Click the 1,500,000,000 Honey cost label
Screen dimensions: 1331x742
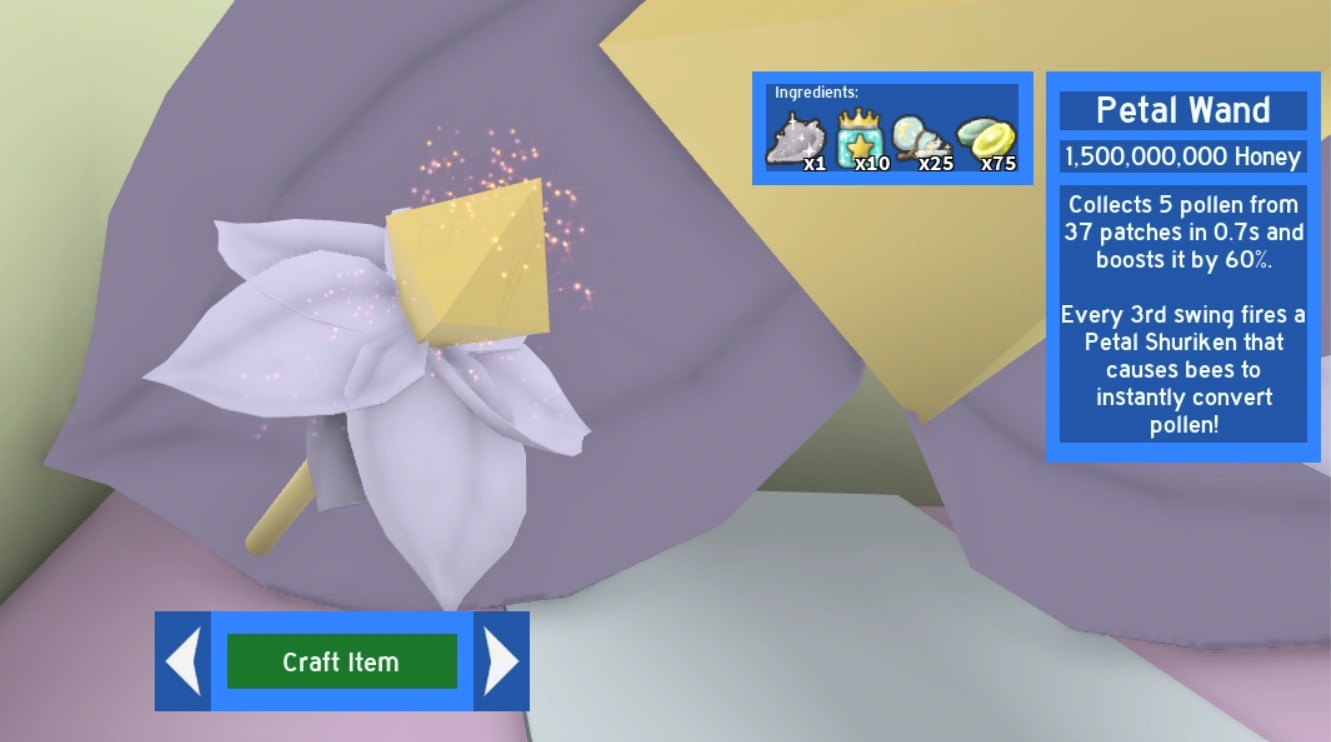pyautogui.click(x=1184, y=157)
